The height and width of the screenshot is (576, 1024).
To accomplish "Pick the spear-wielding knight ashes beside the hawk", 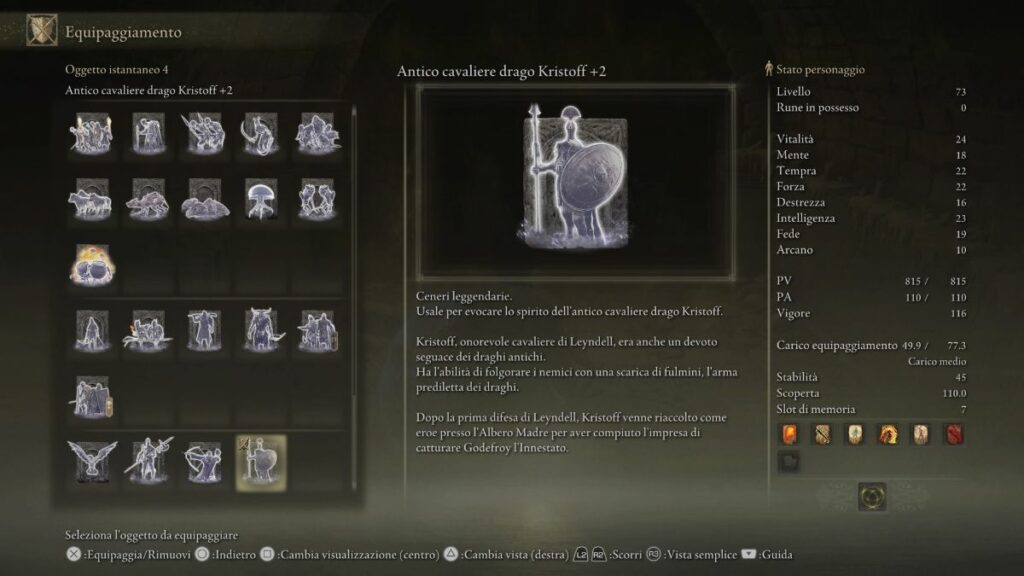I will click(x=147, y=461).
